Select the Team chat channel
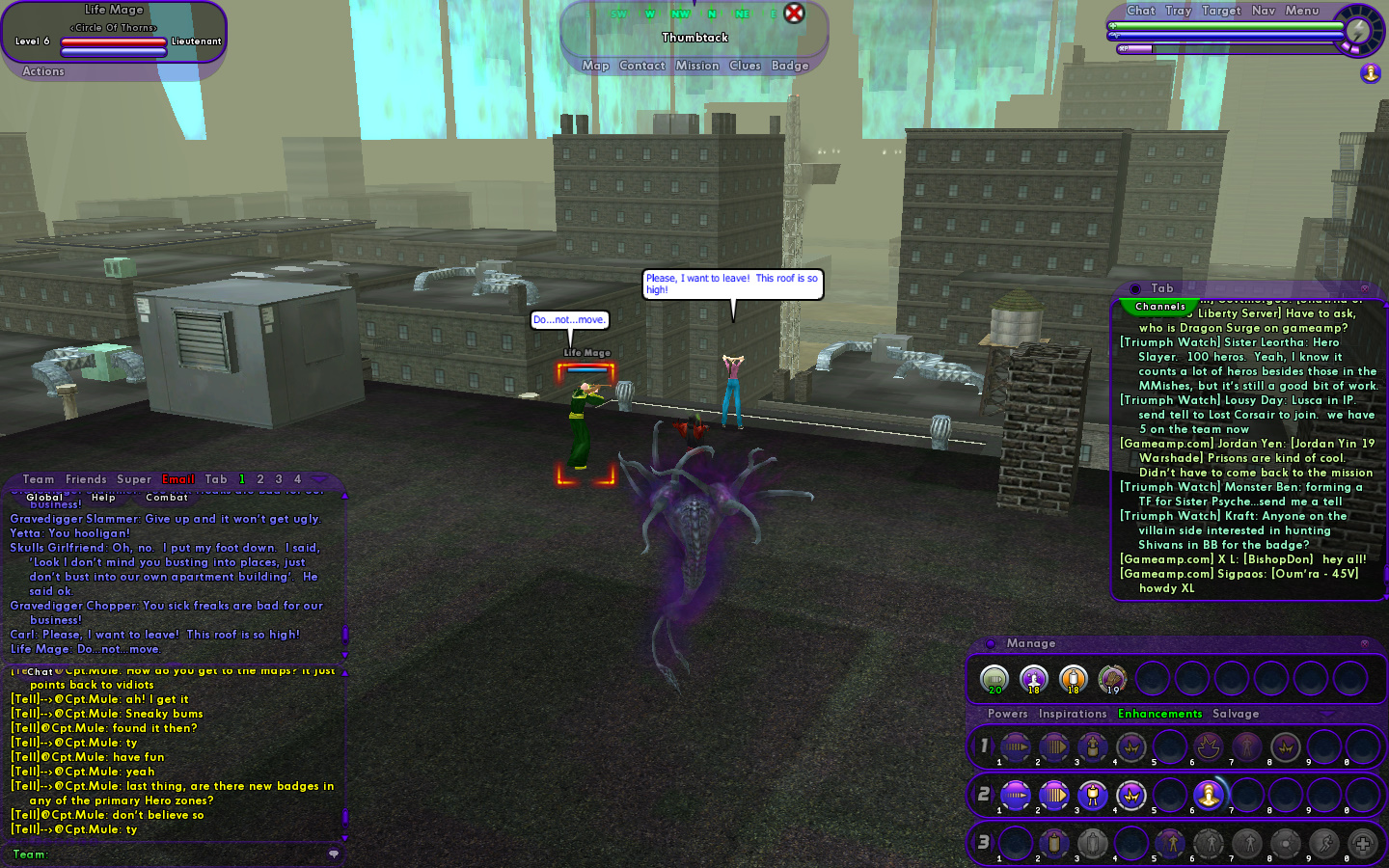Screen dimensions: 1389x868 (x=39, y=479)
